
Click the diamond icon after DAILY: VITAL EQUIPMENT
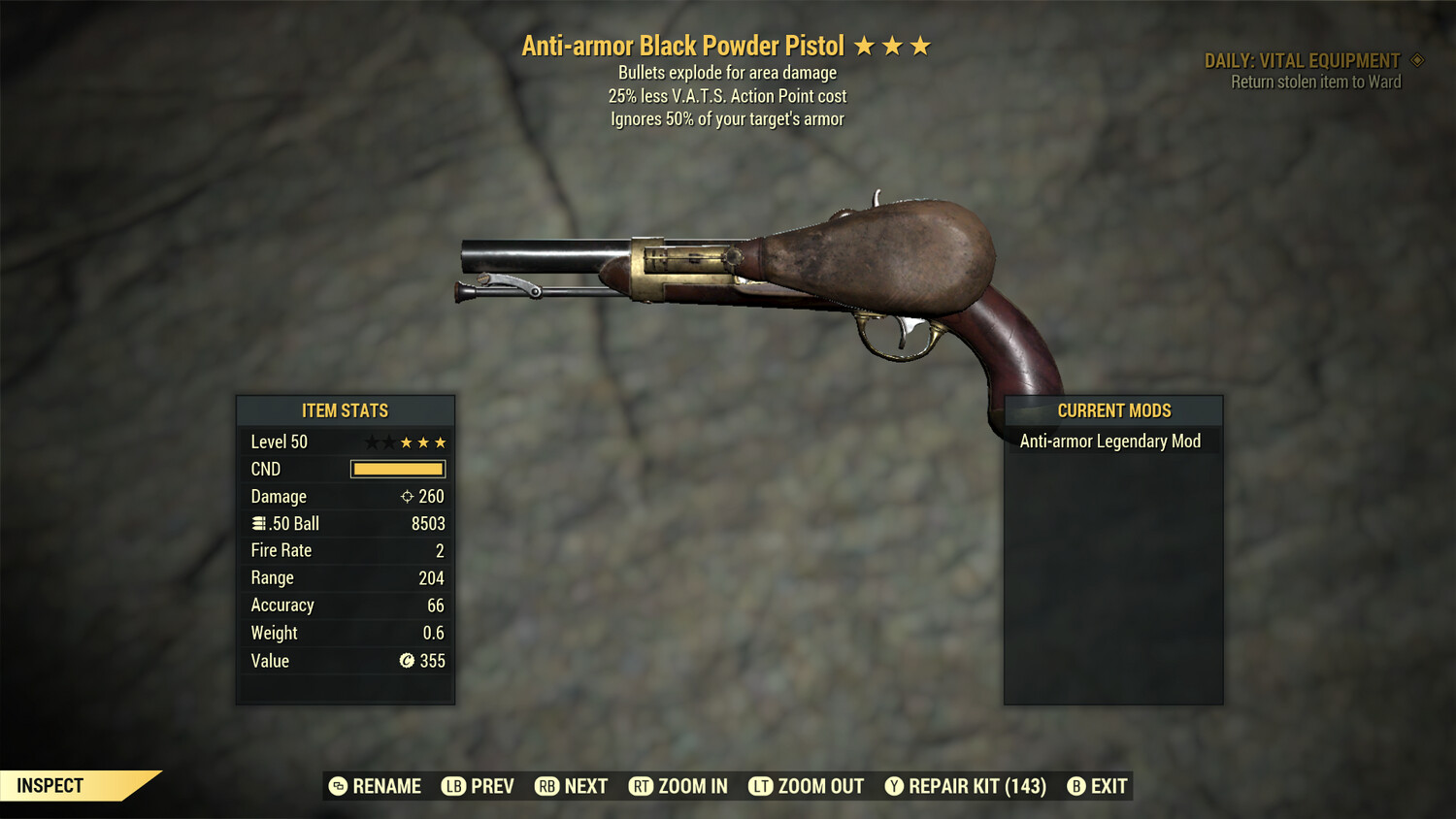point(1416,60)
